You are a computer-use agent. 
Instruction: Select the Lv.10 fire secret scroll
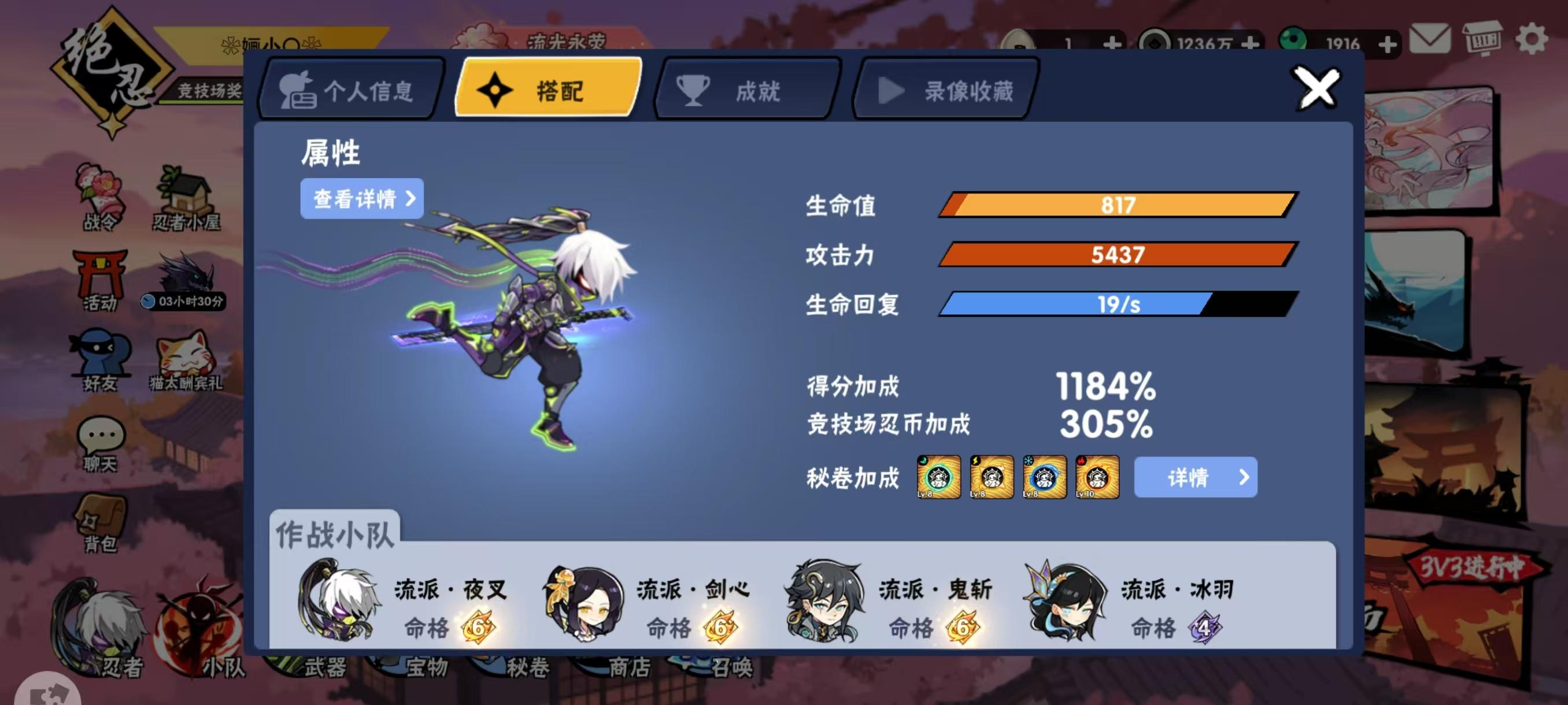click(x=1098, y=477)
